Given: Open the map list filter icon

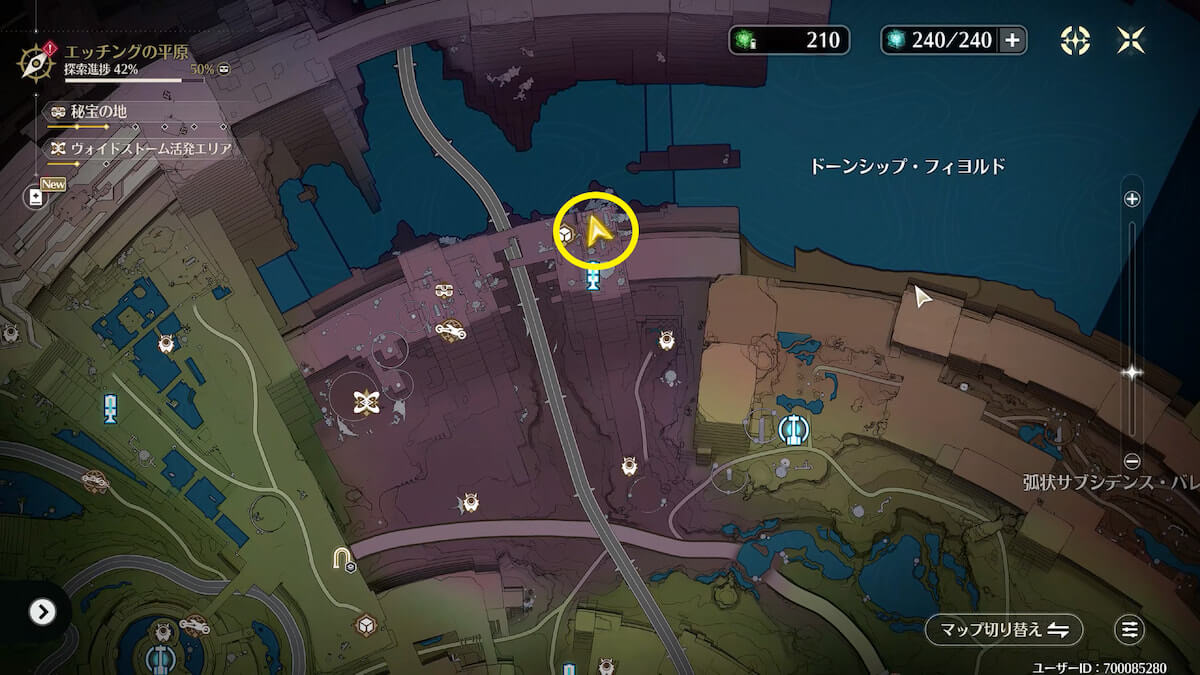Looking at the screenshot, I should [x=1130, y=630].
